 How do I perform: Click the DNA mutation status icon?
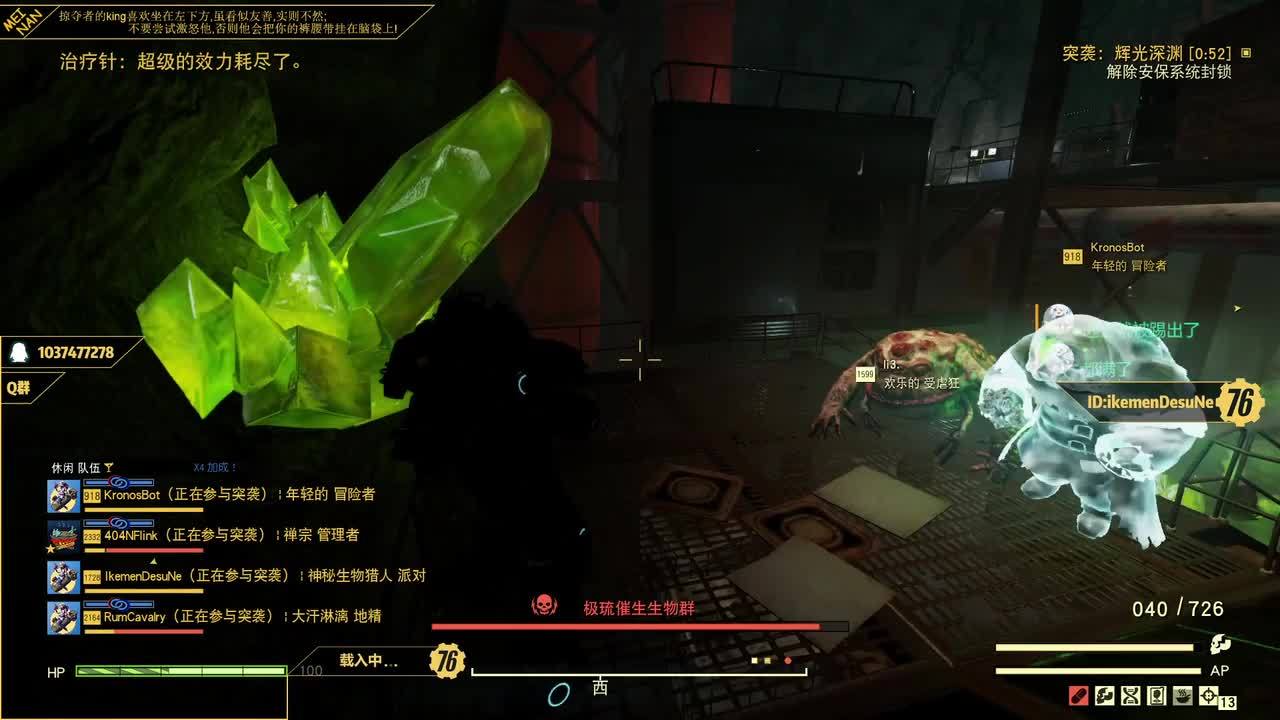(x=1131, y=695)
